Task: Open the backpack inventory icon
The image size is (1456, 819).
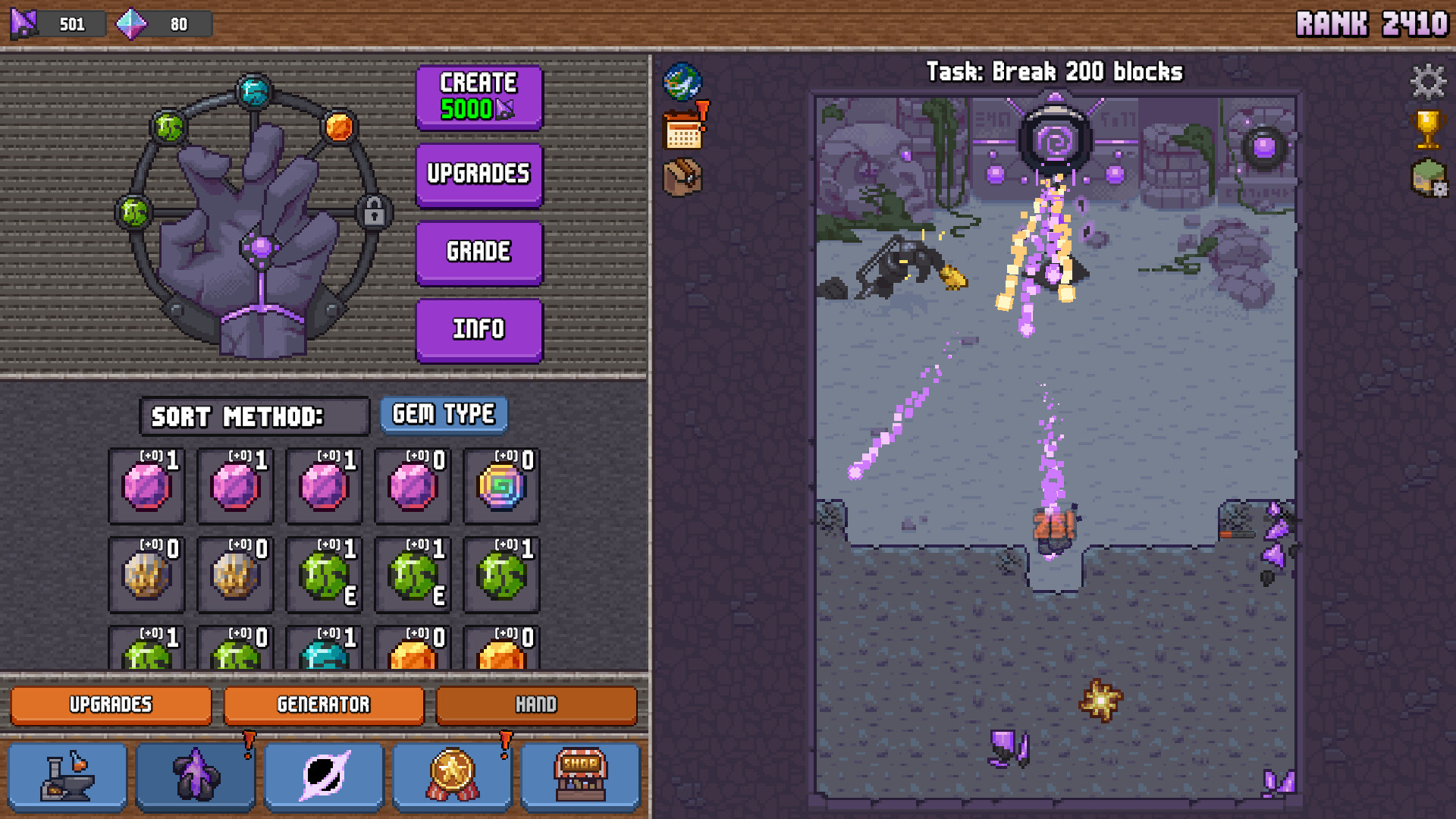Action: coord(682,177)
